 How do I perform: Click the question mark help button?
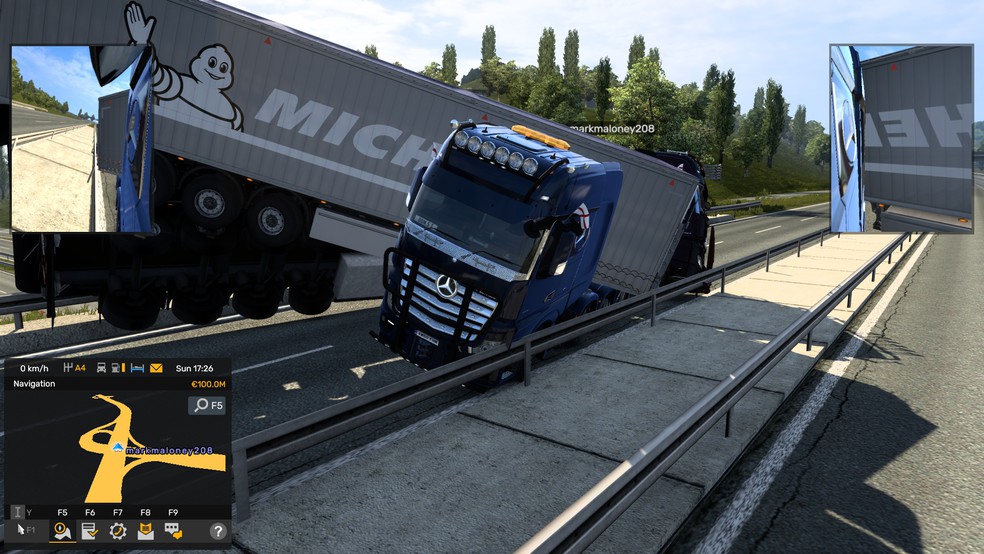click(x=217, y=531)
